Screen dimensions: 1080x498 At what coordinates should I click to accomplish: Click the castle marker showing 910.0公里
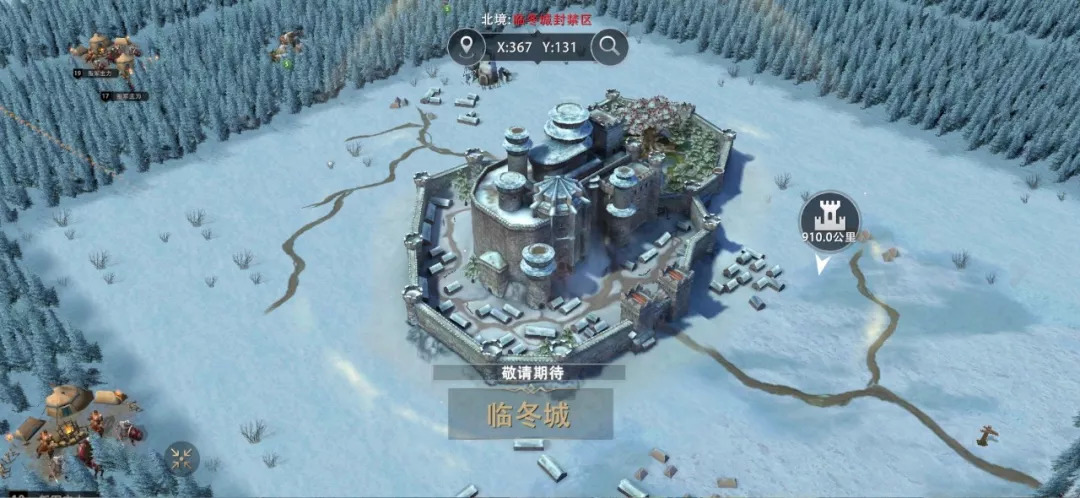829,218
